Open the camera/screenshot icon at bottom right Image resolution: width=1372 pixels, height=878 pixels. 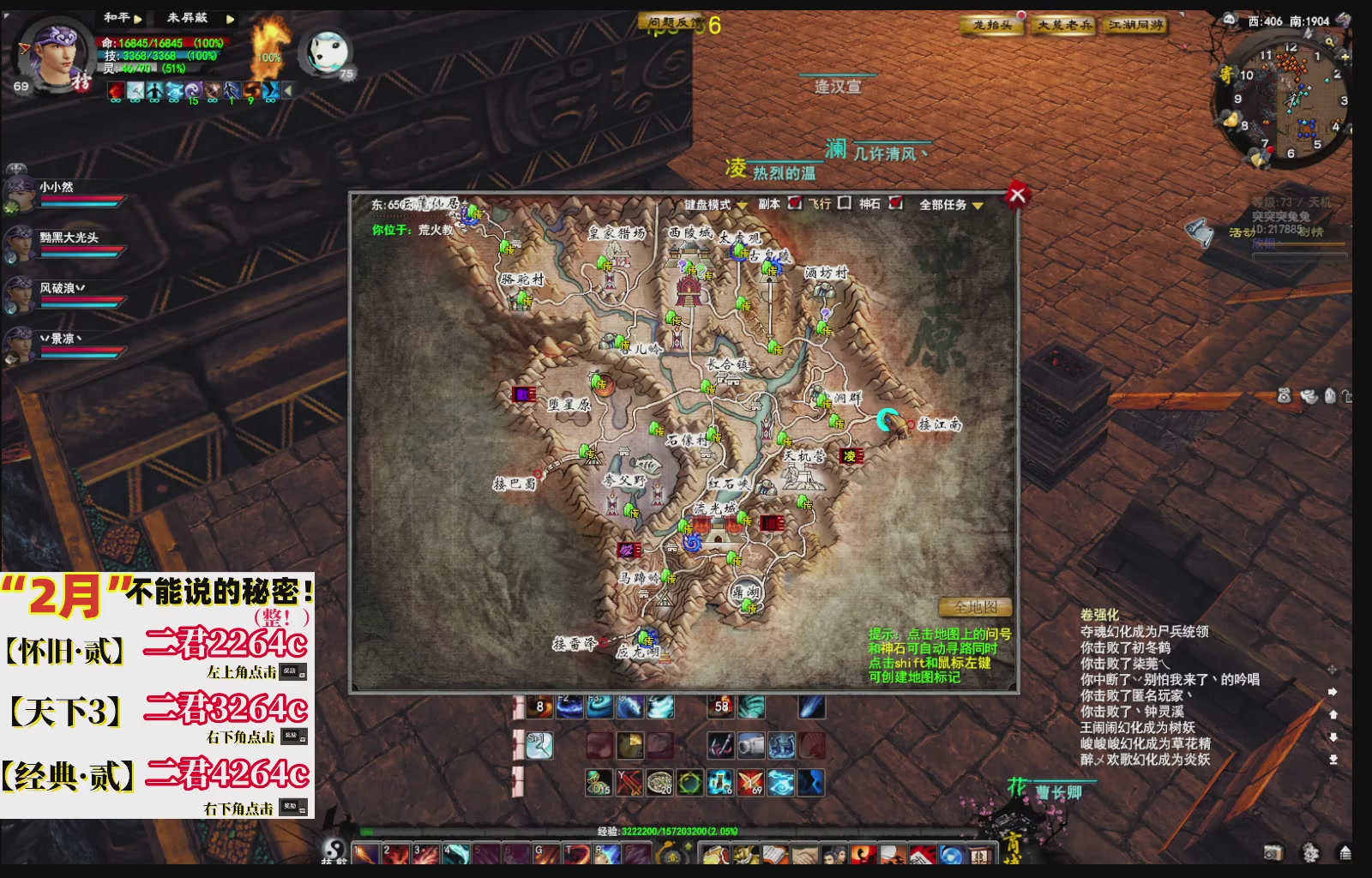click(1273, 852)
